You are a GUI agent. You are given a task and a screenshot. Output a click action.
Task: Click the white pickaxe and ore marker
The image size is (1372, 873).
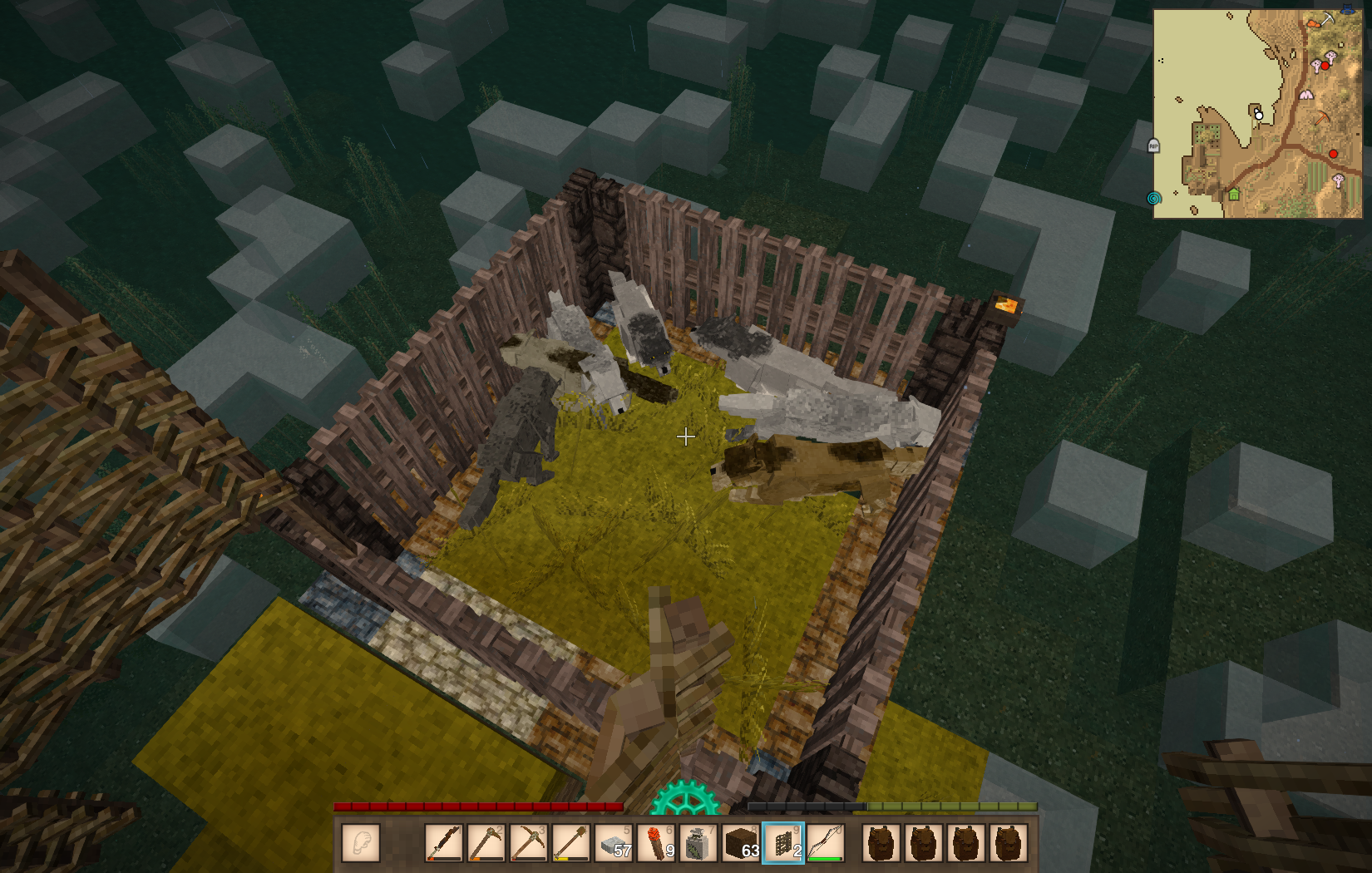tap(1320, 20)
